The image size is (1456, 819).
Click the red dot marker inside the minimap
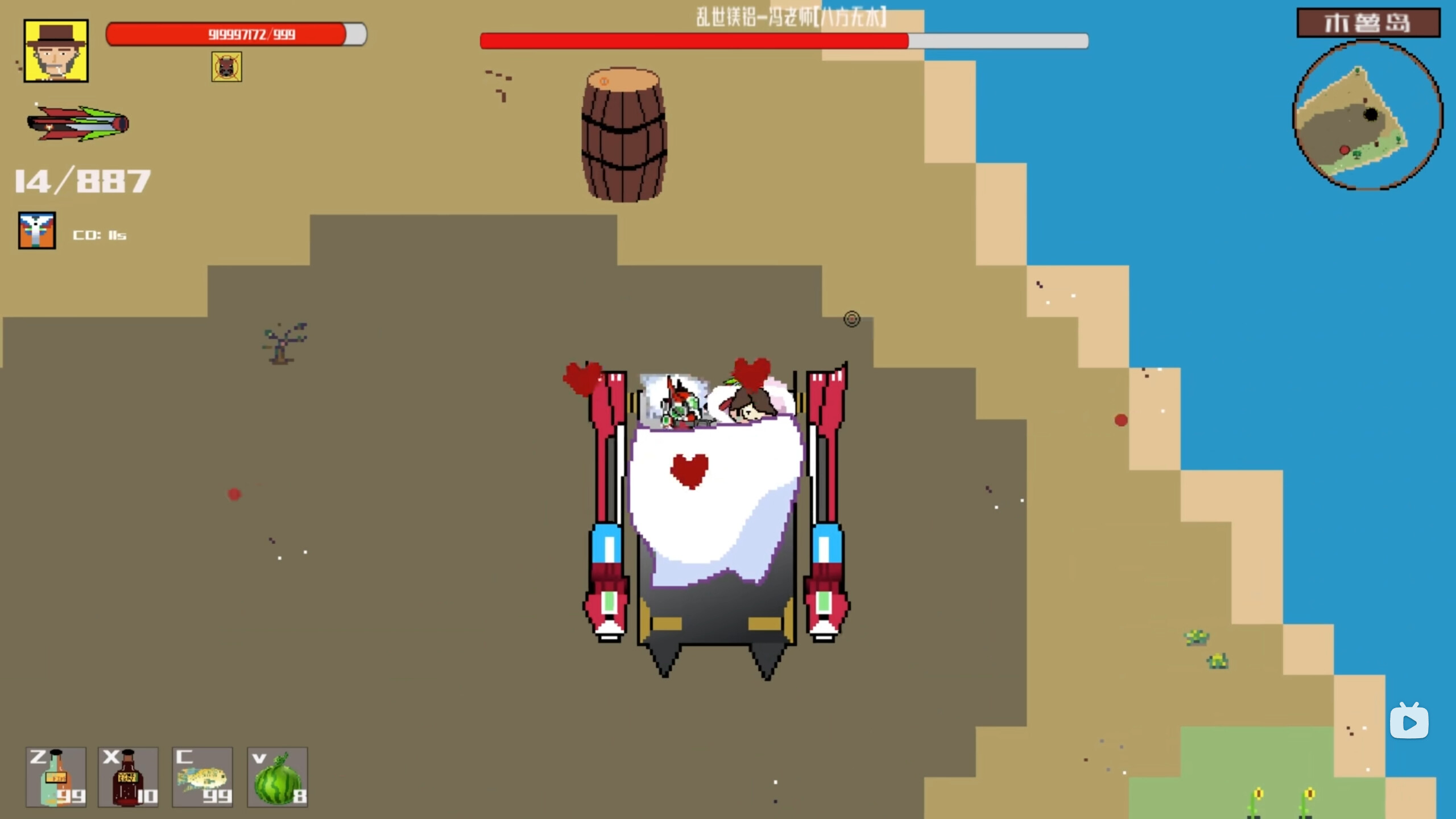tap(1344, 151)
